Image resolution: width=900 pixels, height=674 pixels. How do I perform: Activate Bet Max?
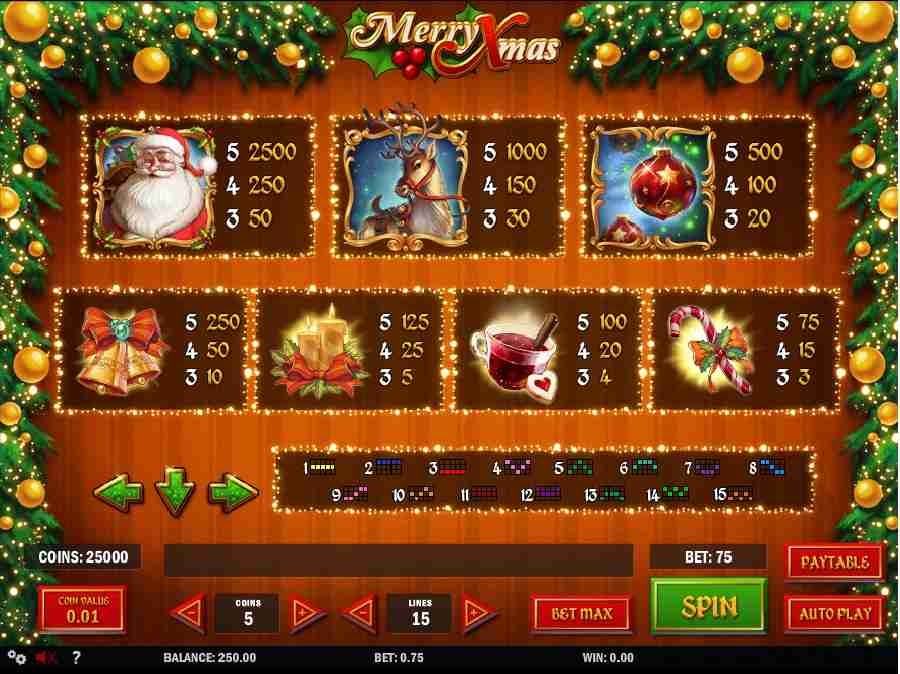(581, 613)
